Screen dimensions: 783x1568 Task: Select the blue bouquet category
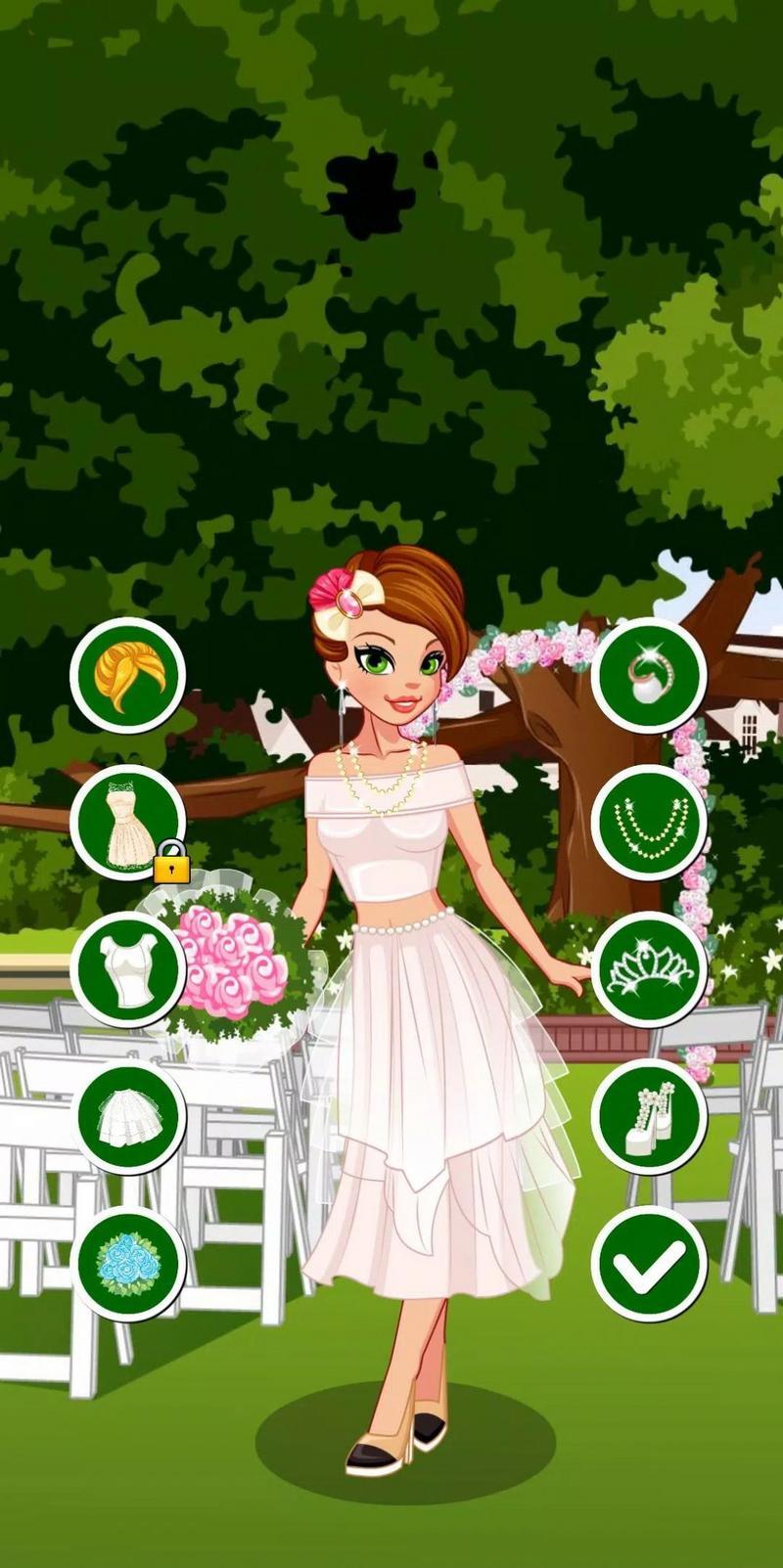tap(127, 1262)
